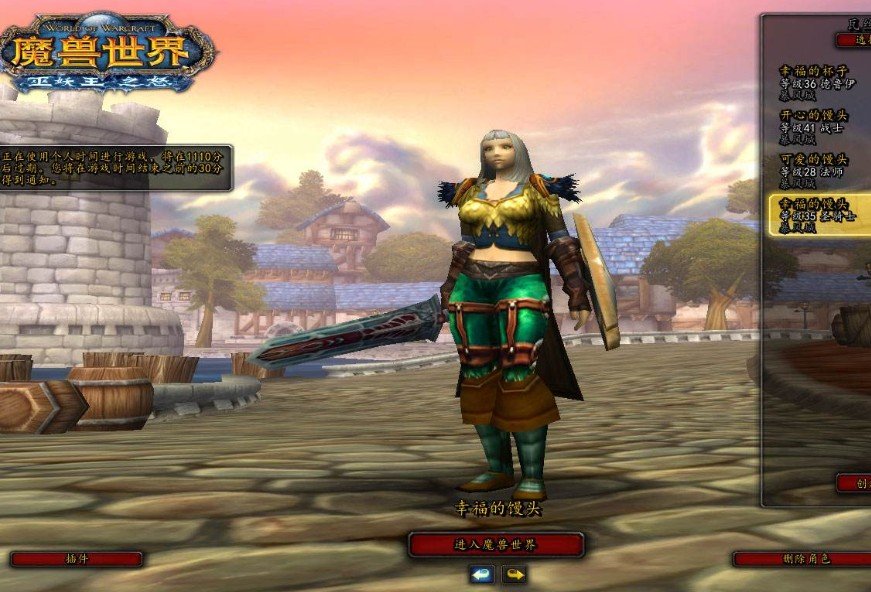871x592 pixels.
Task: Rotate character with the yellow right arrow
Action: tap(514, 575)
